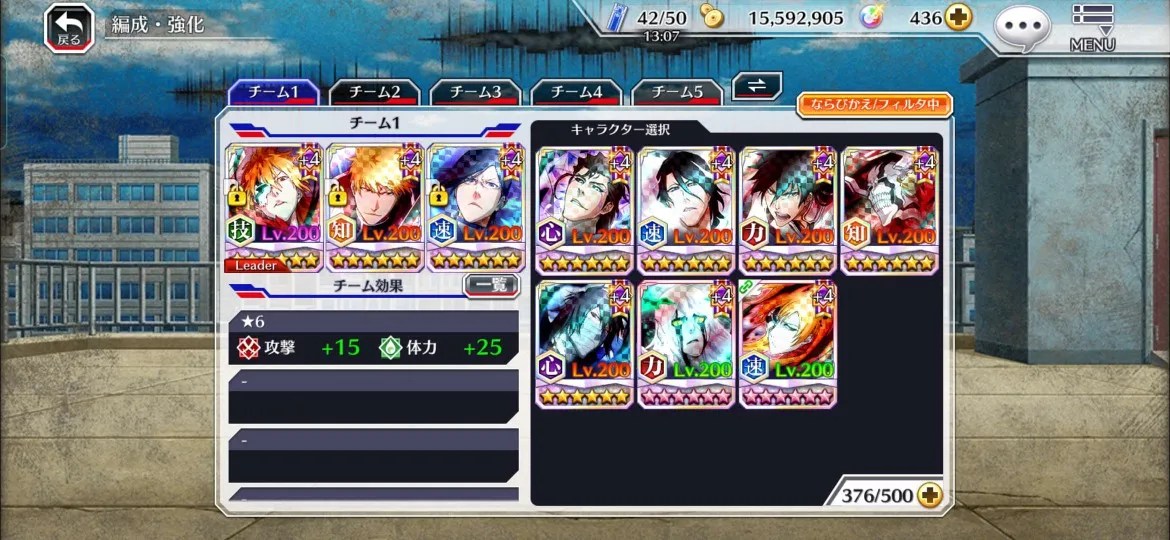Switch to the チーム3 tab

click(x=475, y=92)
